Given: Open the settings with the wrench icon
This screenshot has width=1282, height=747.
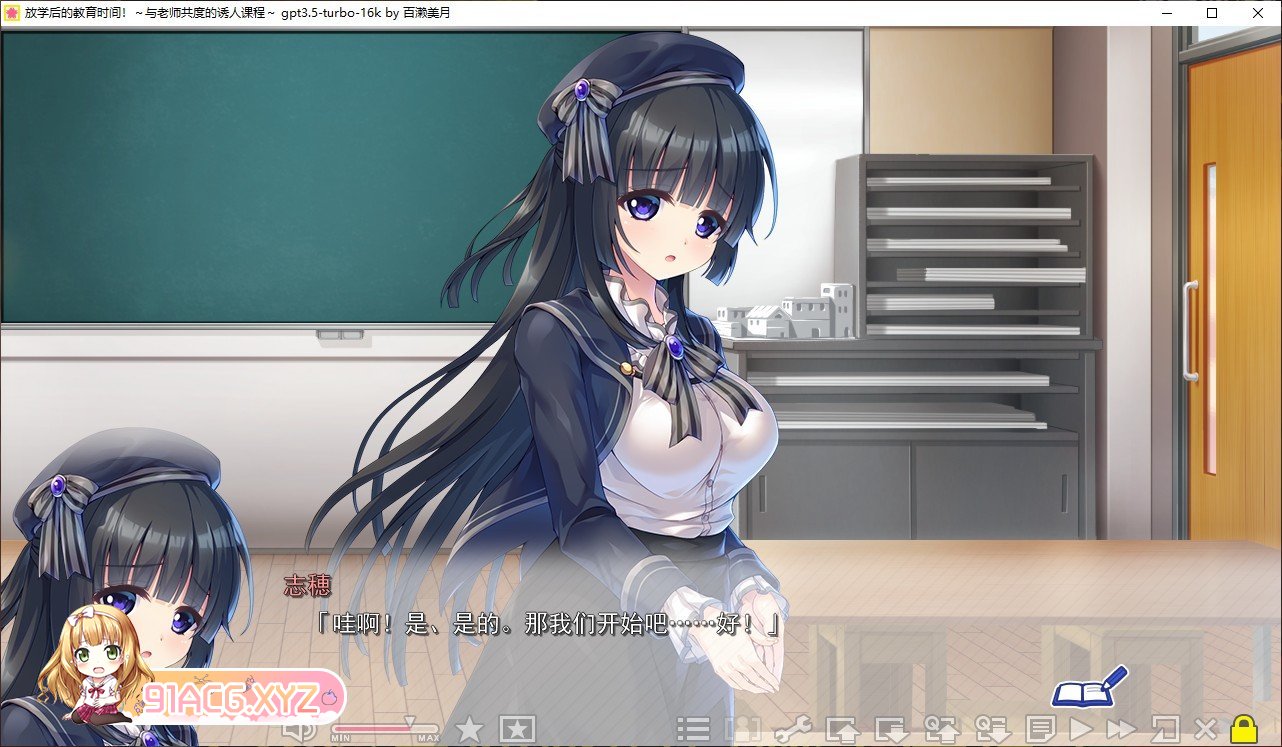Looking at the screenshot, I should pyautogui.click(x=791, y=730).
